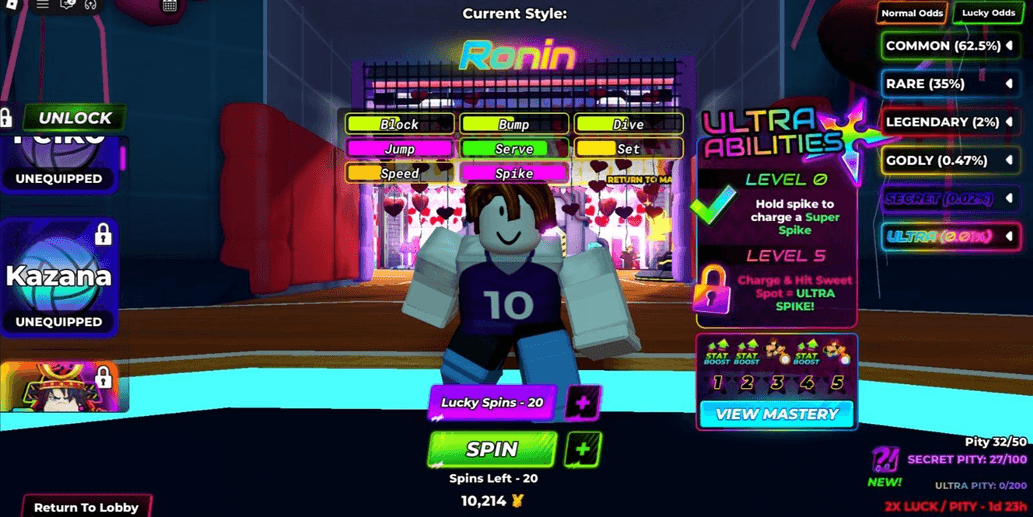Switch to Lucky Odds tab
This screenshot has height=517, width=1033.
[x=989, y=13]
